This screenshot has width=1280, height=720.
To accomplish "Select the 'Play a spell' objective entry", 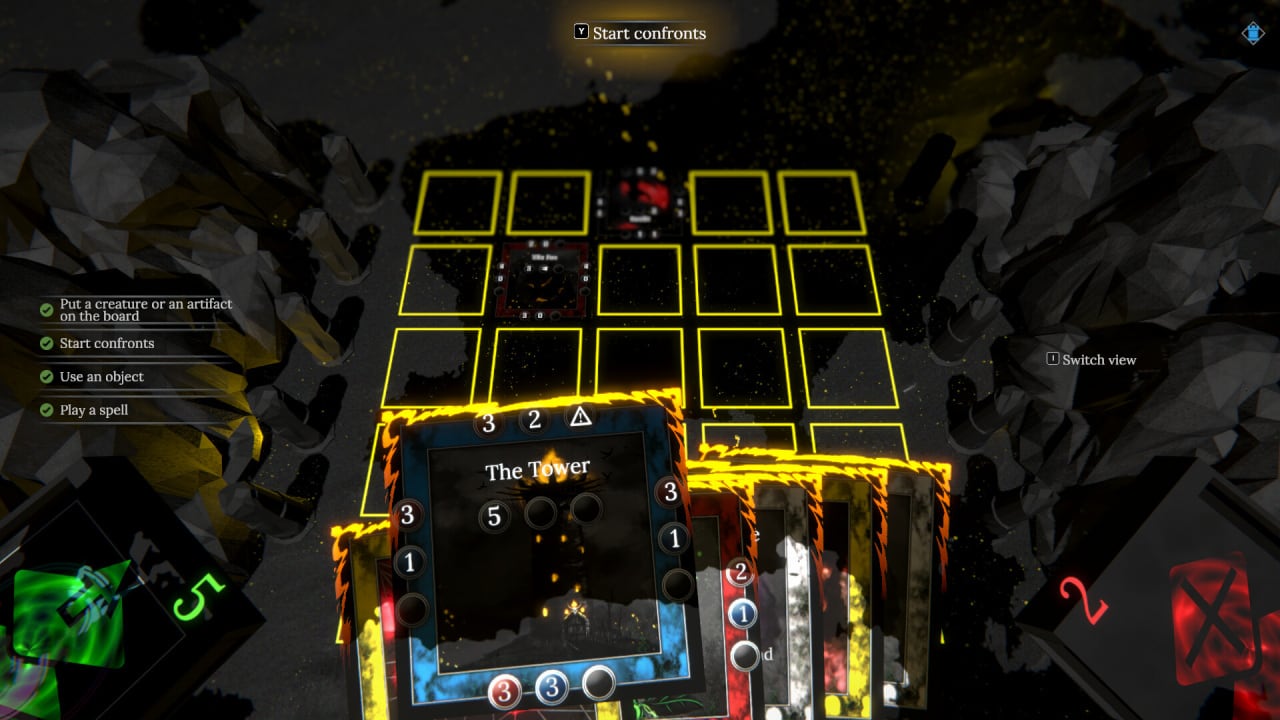I will pyautogui.click(x=93, y=410).
